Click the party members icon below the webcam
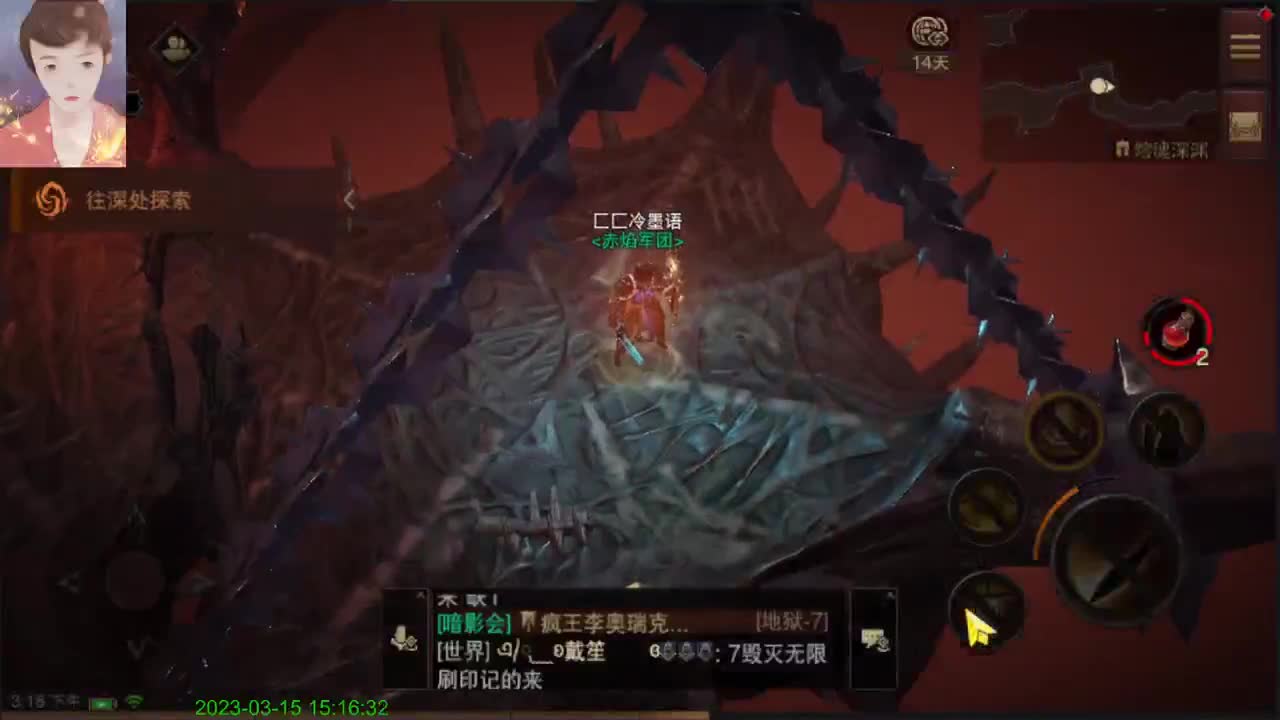This screenshot has height=720, width=1280. [178, 48]
